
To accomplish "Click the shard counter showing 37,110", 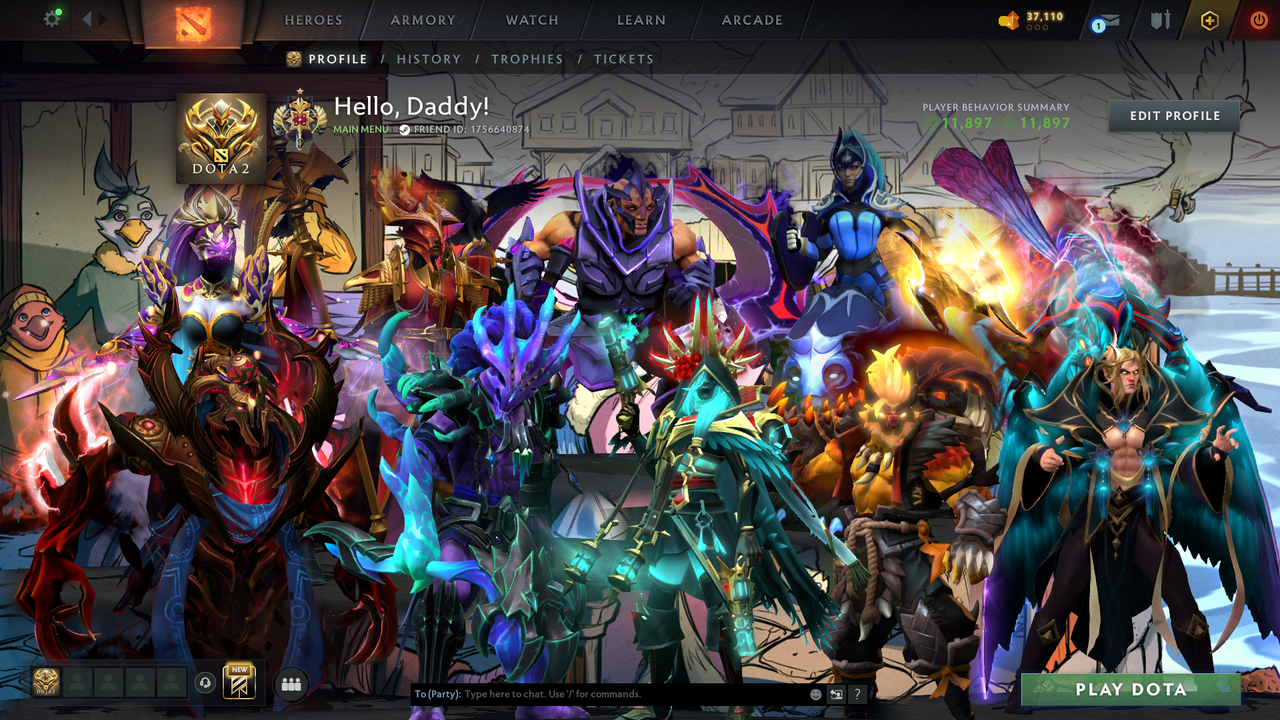I will (1035, 17).
